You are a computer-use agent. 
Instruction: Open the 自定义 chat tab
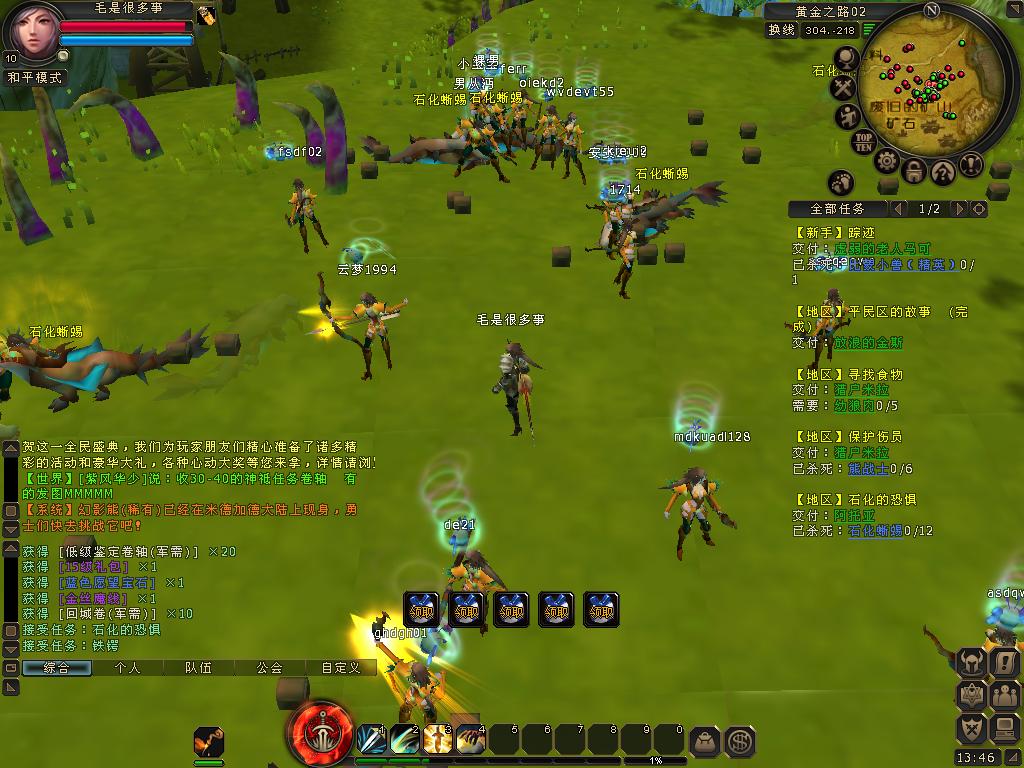[x=340, y=667]
